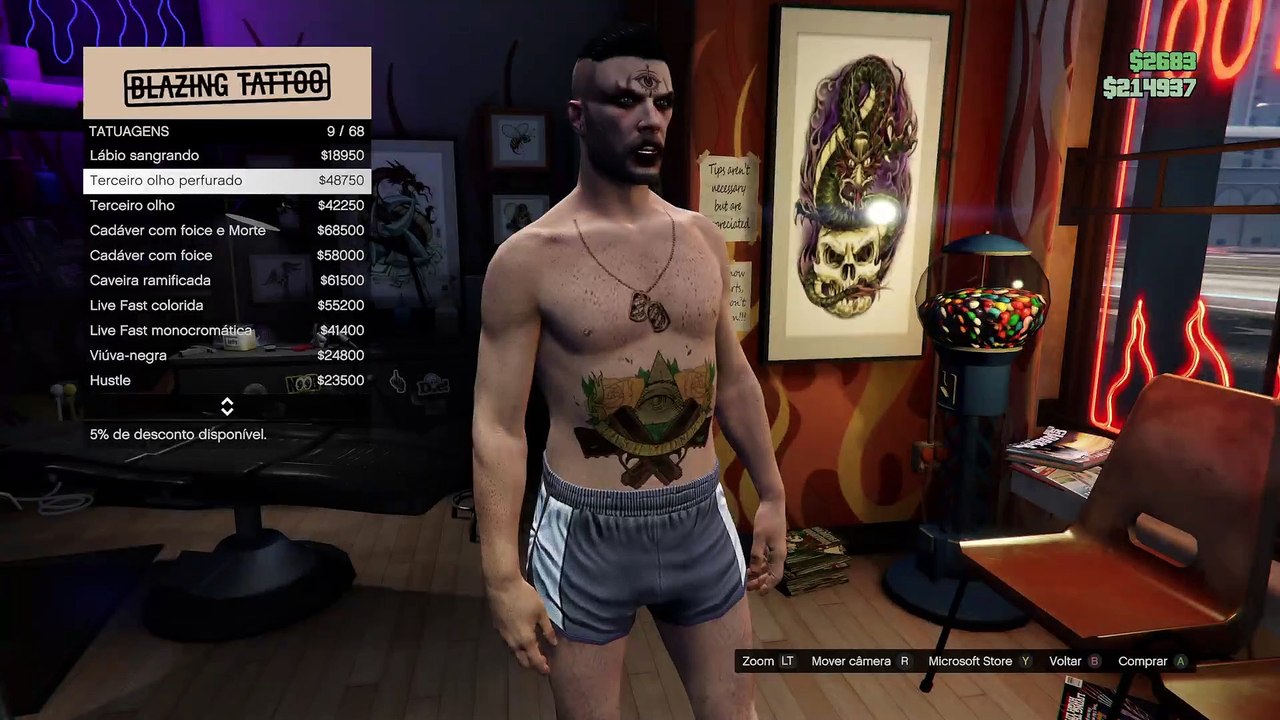Screen dimensions: 1280x720
Task: Choose the $58000 Cadáver com foice tattoo
Action: coord(227,256)
